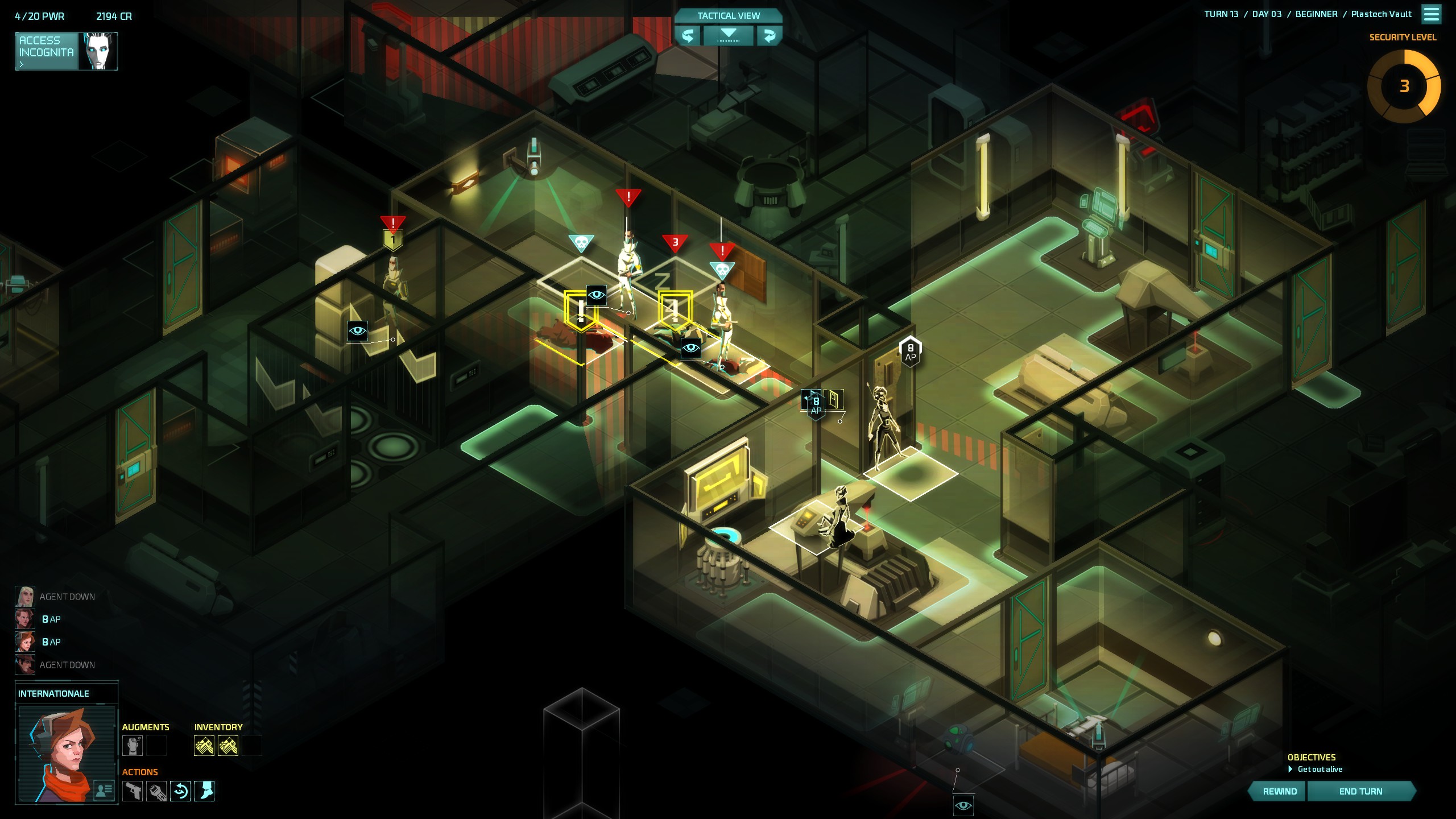Viewport: 1456px width, 819px height.
Task: Open the Access Incognita panel
Action: 65,51
